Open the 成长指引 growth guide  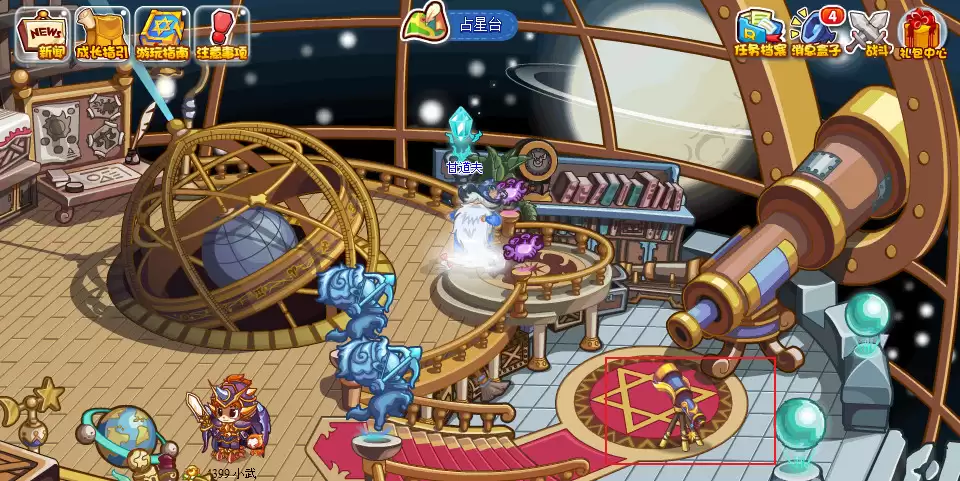point(104,35)
